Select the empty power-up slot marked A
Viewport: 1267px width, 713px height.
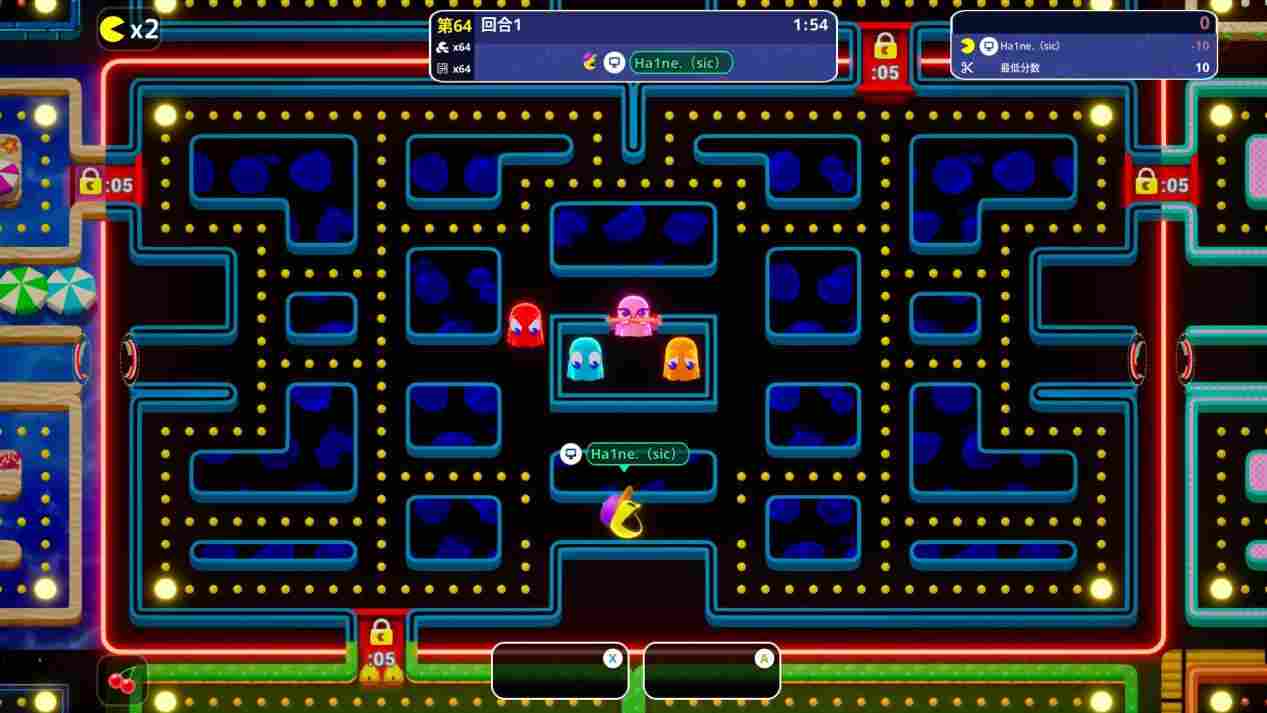712,670
